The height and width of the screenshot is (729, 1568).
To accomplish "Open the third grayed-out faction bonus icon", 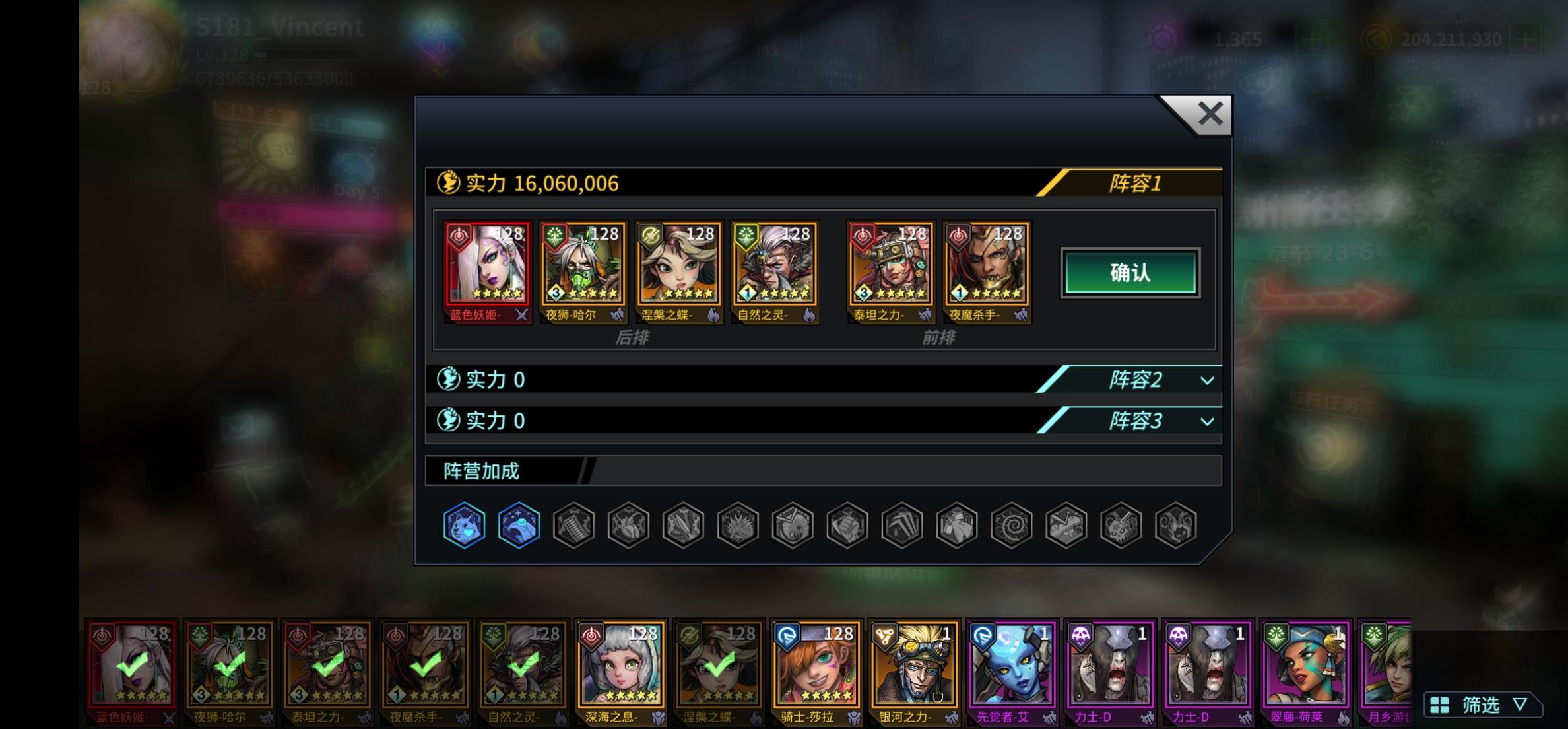I will pos(573,524).
